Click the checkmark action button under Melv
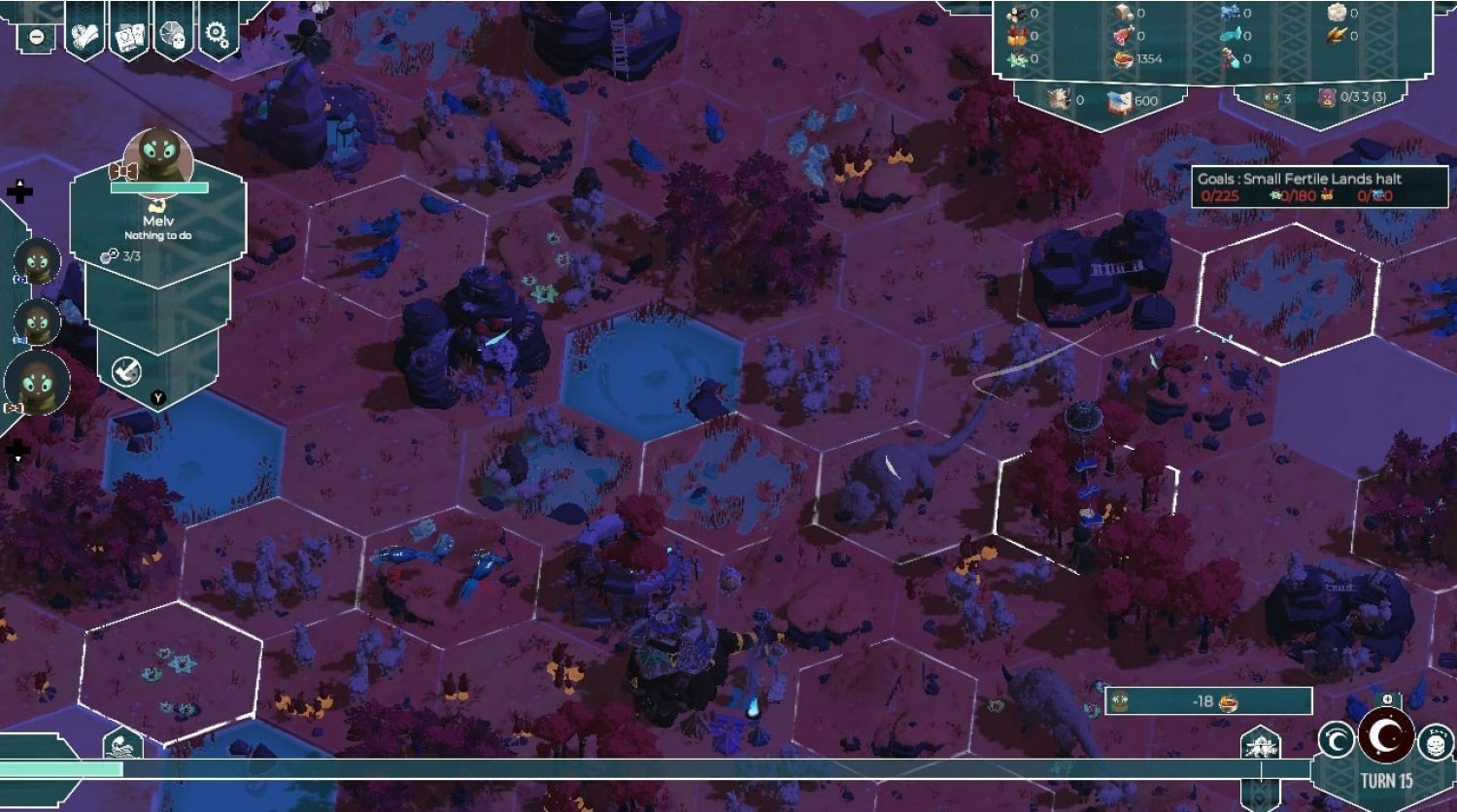Image resolution: width=1457 pixels, height=812 pixels. [127, 371]
